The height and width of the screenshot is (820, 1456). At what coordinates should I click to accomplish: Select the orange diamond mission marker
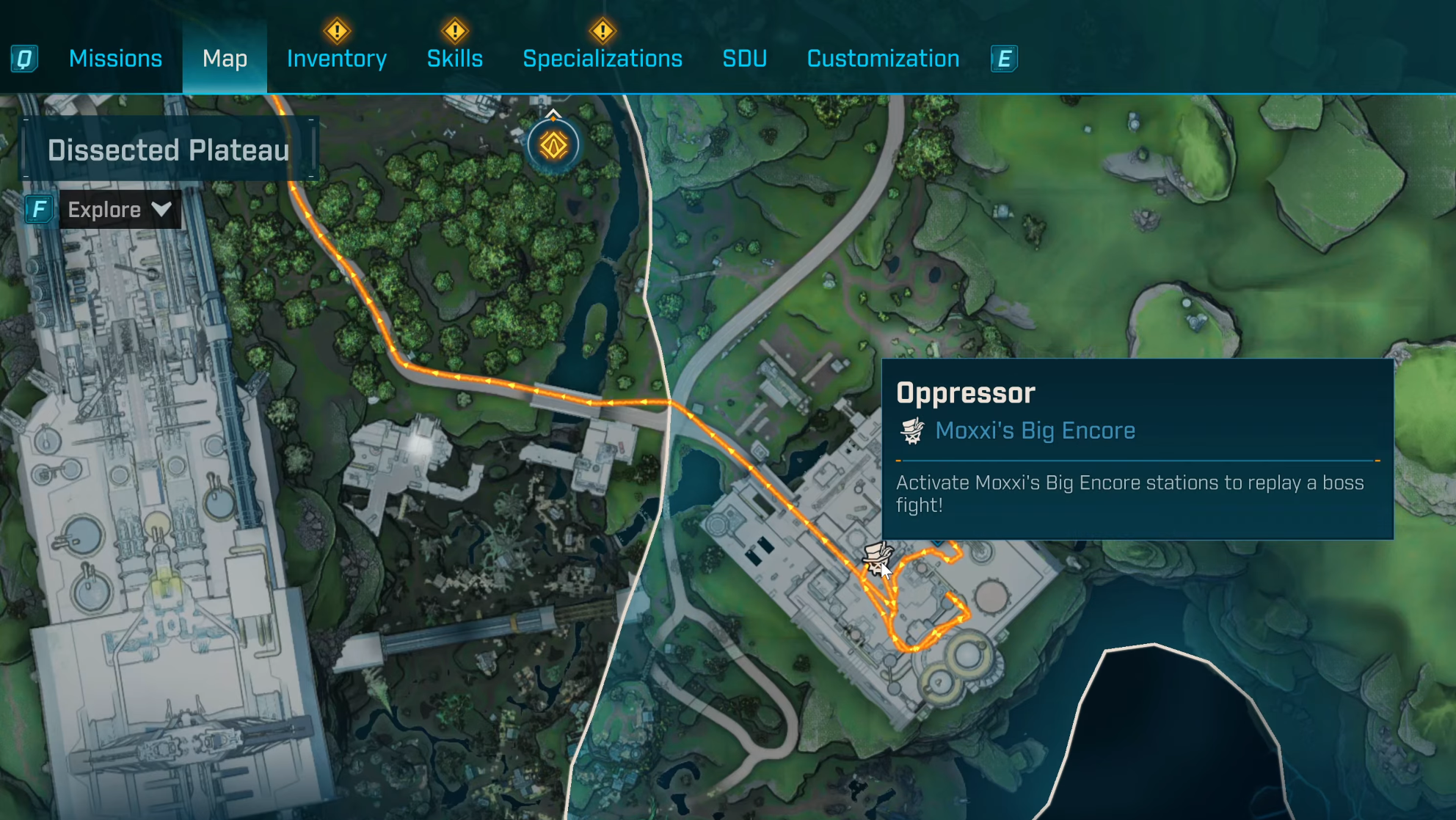(553, 145)
